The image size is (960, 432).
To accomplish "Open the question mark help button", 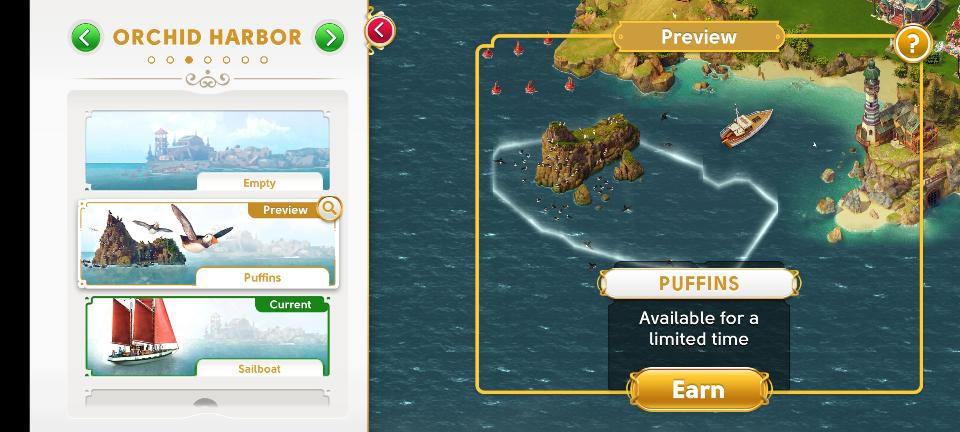I will click(912, 43).
